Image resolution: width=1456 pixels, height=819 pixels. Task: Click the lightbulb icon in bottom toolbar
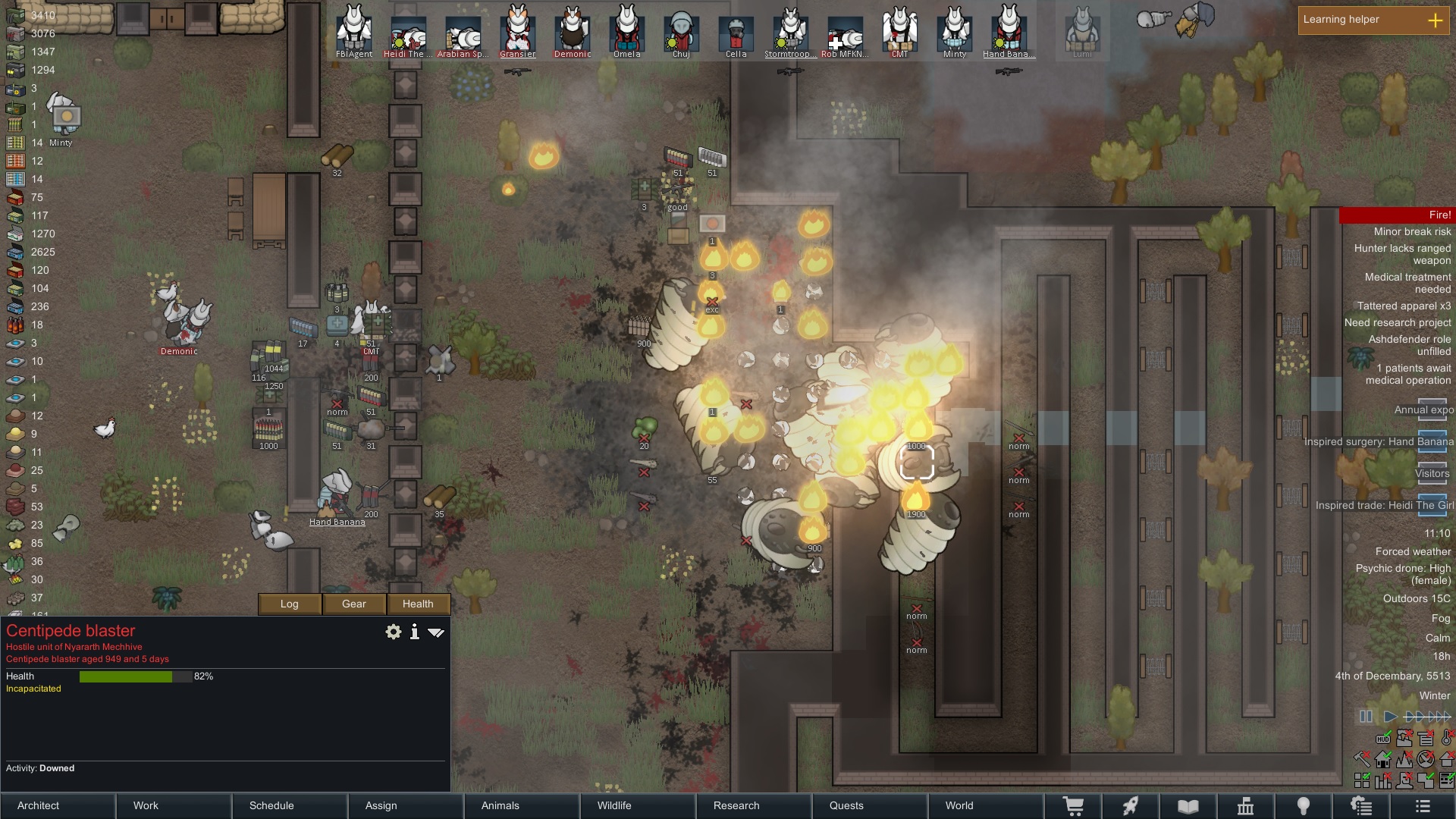(1304, 805)
